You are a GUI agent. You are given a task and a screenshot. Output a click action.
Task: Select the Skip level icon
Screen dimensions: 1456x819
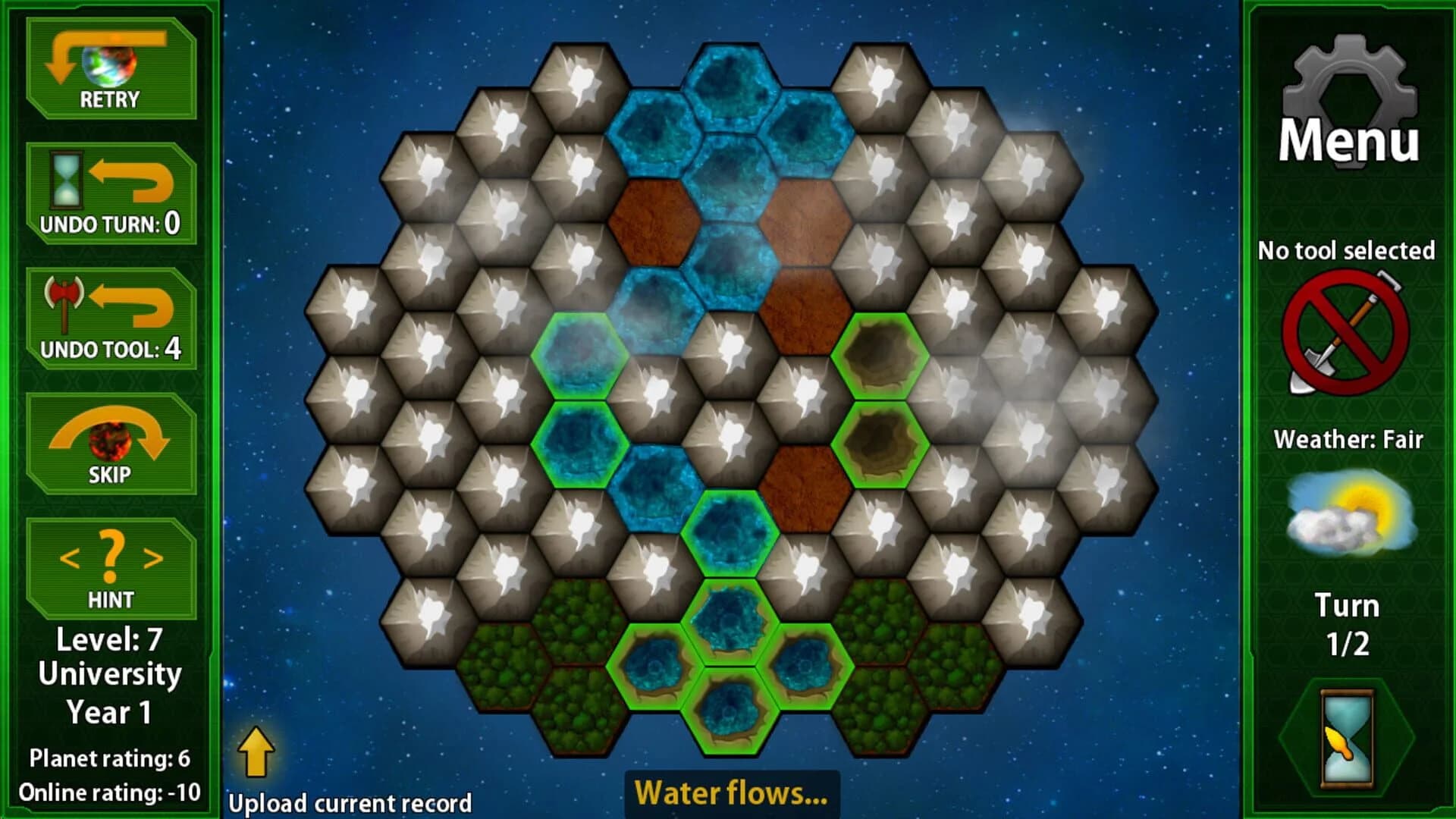[x=110, y=440]
